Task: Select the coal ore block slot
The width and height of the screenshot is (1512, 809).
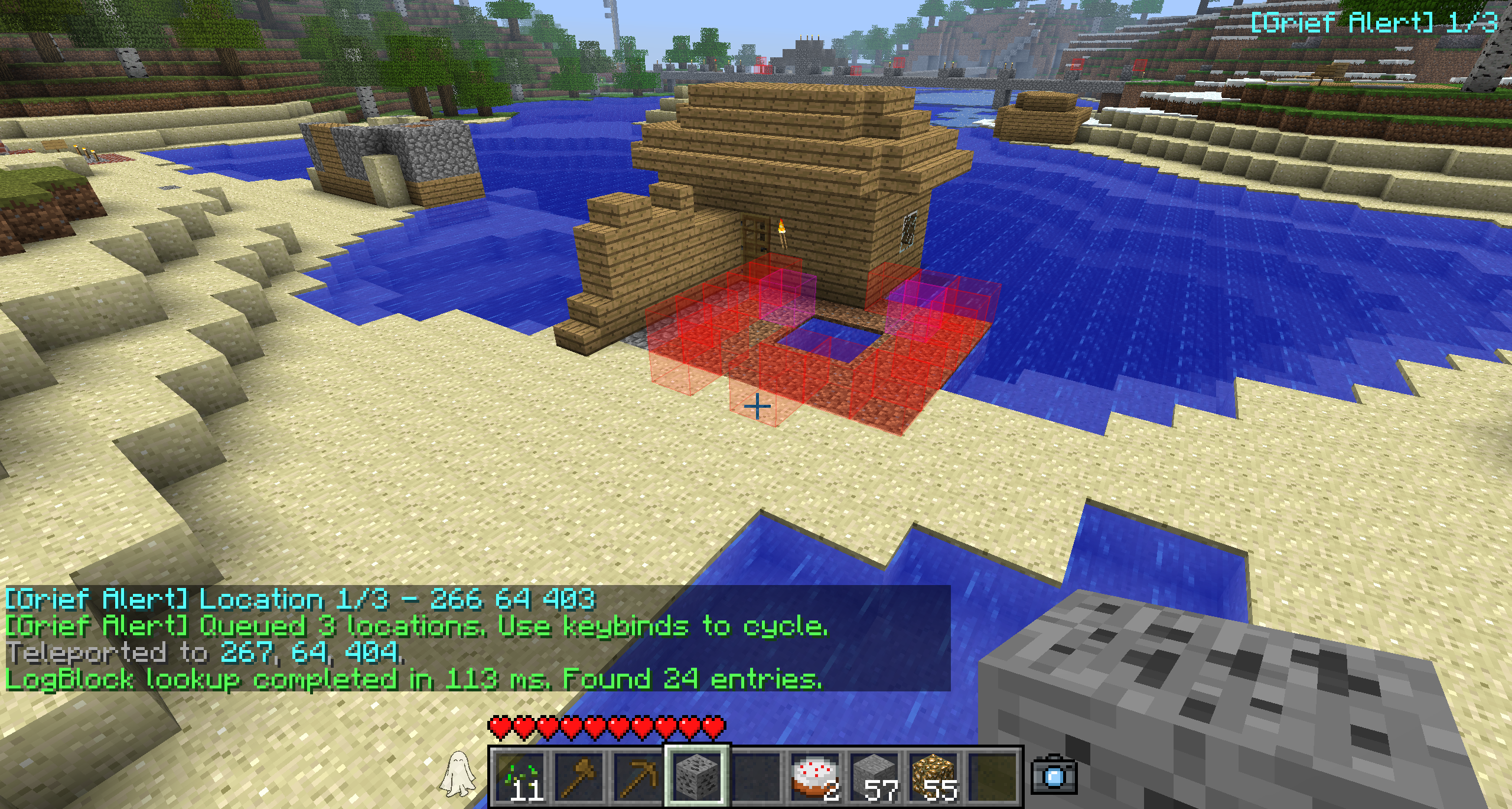Action: [698, 776]
